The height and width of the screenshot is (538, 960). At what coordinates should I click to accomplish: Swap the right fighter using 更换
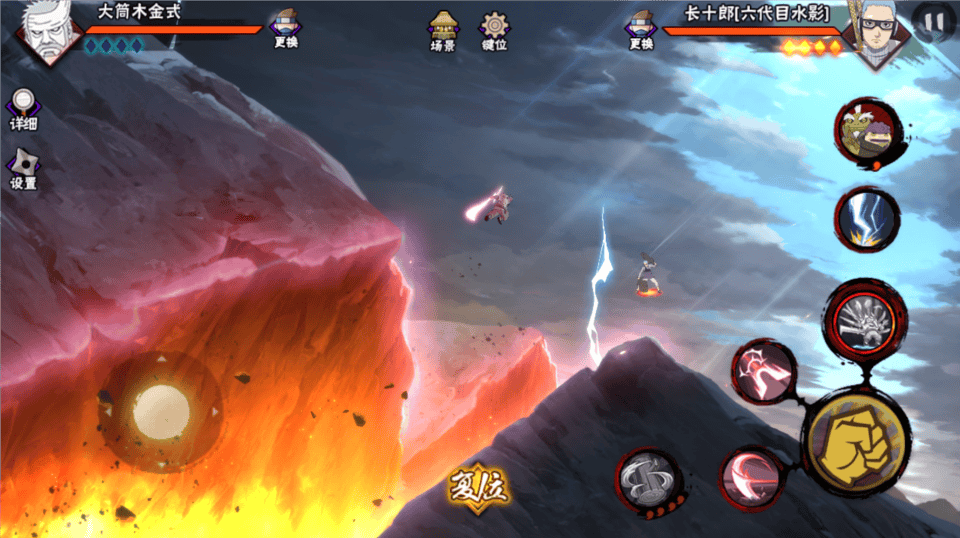coord(641,28)
